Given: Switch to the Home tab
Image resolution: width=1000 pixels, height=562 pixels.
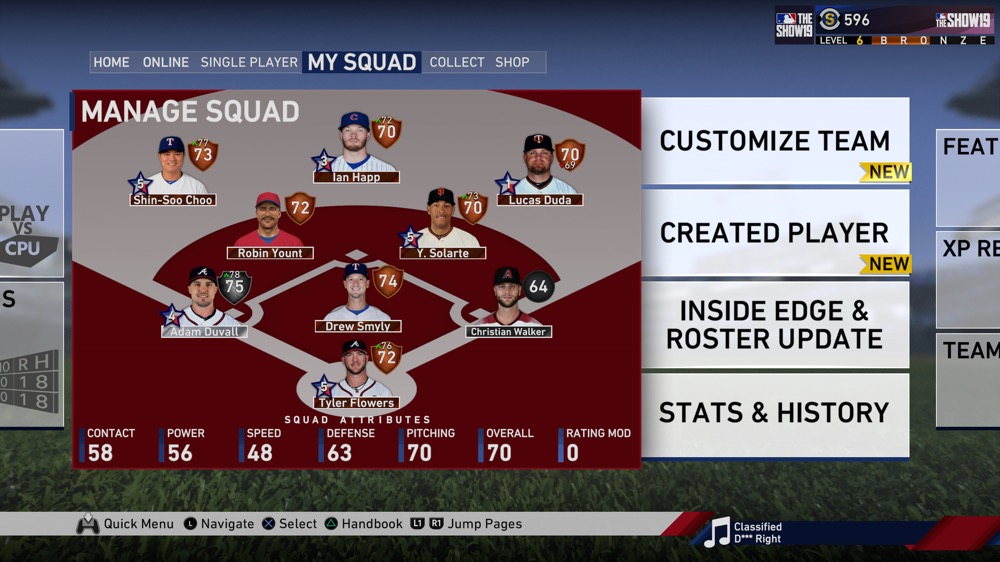Looking at the screenshot, I should pyautogui.click(x=111, y=62).
